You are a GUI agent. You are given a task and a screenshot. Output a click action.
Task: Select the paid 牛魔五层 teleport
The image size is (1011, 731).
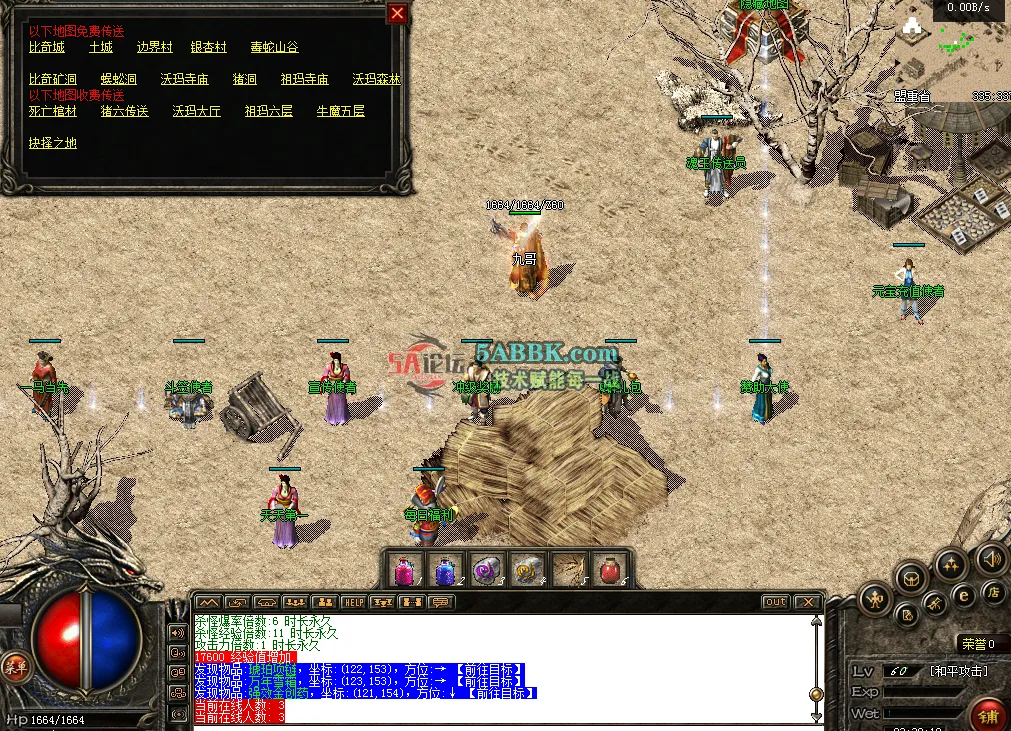click(340, 111)
